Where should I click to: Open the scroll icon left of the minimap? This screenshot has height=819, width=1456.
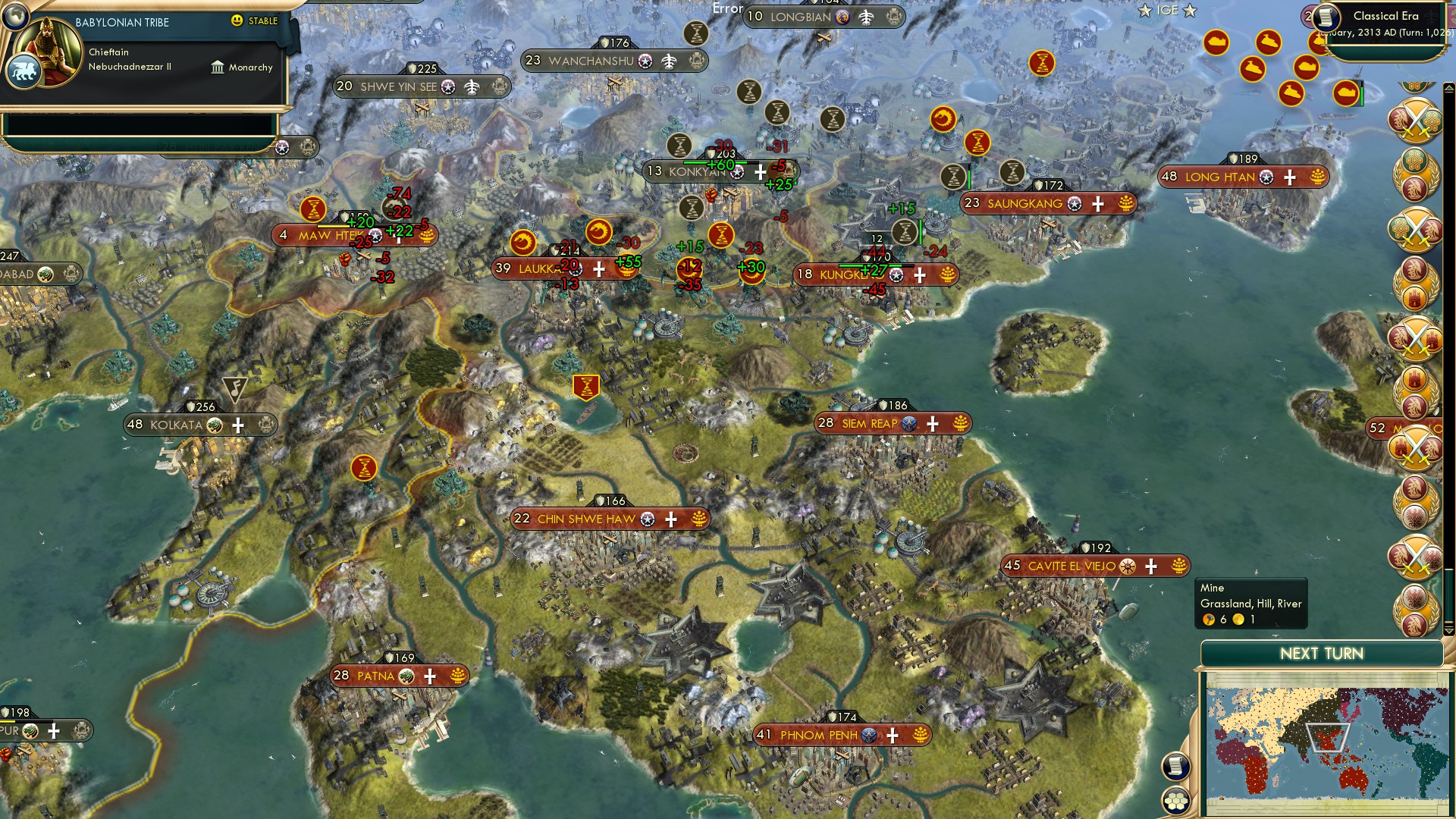pyautogui.click(x=1175, y=766)
